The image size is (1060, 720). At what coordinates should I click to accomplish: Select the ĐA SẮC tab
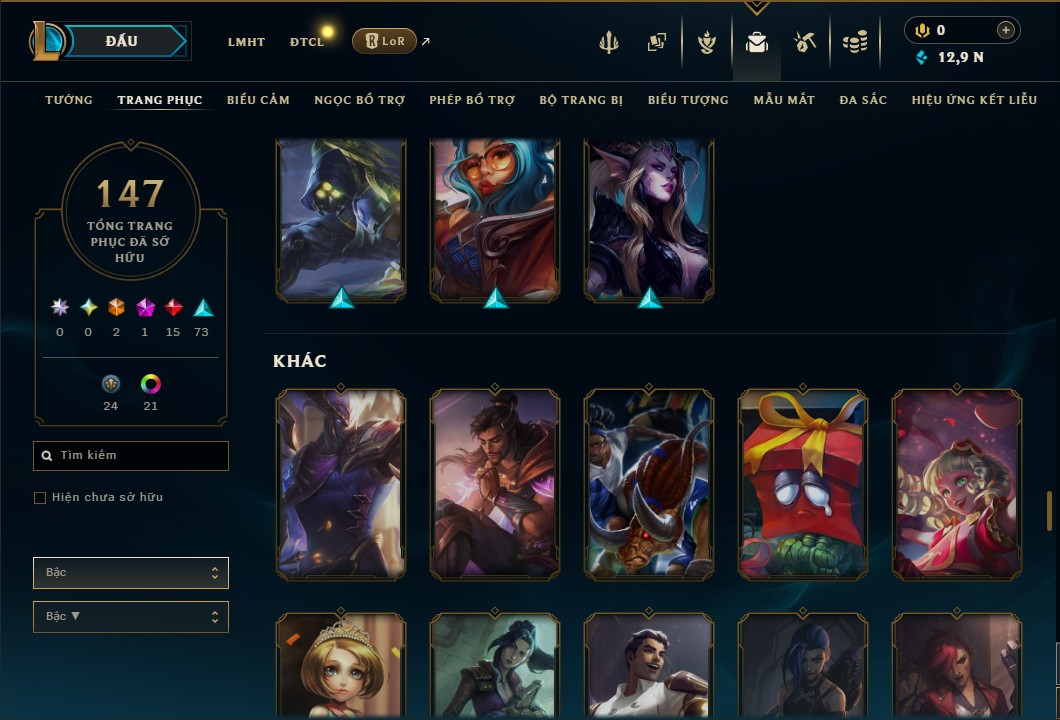863,100
